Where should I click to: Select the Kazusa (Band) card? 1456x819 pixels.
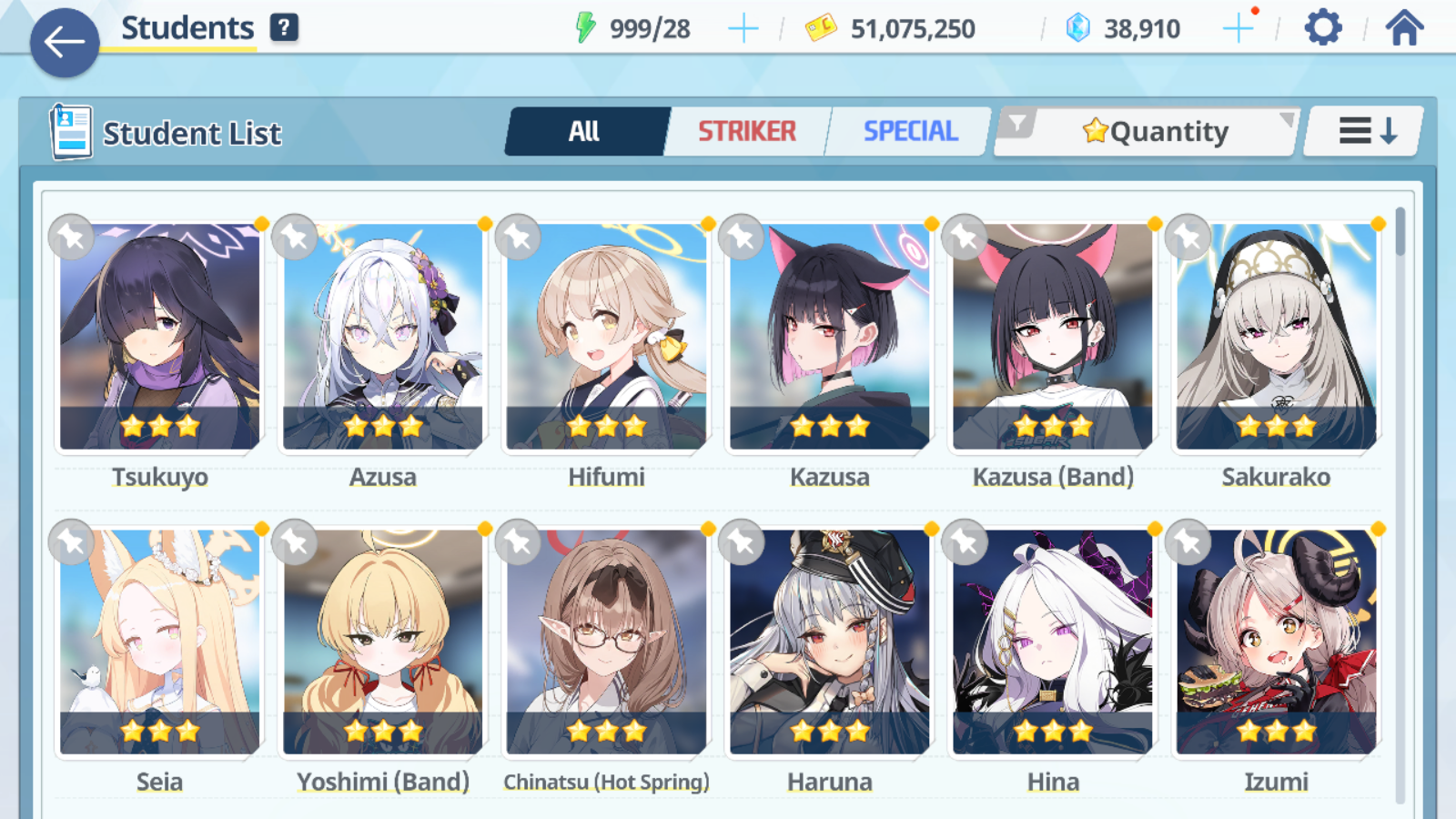point(1053,337)
